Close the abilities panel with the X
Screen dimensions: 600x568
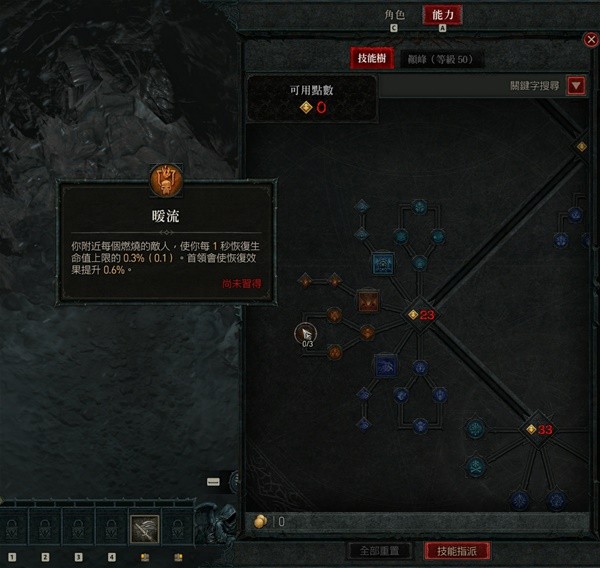coord(591,39)
